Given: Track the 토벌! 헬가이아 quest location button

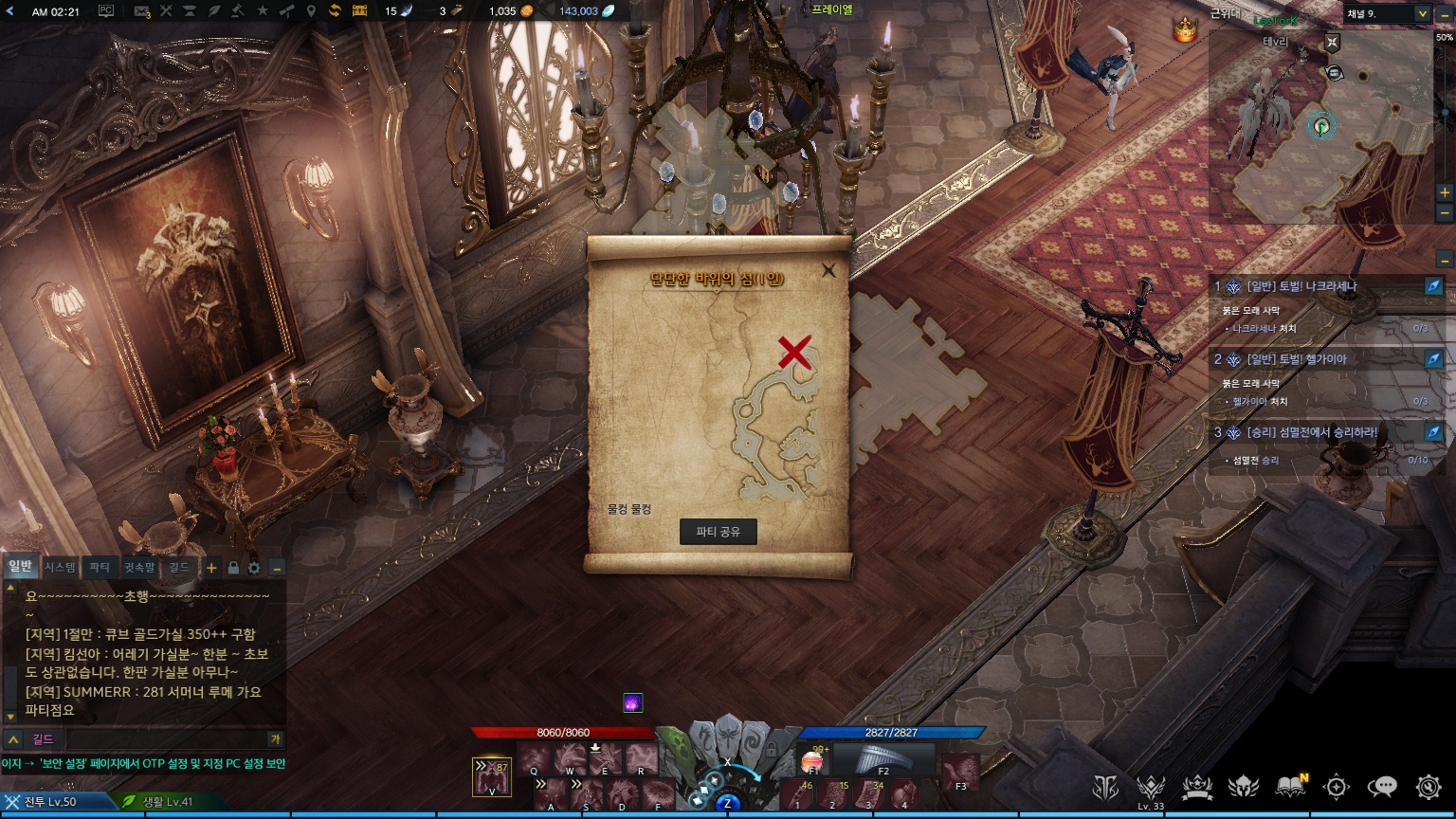Looking at the screenshot, I should 1433,359.
